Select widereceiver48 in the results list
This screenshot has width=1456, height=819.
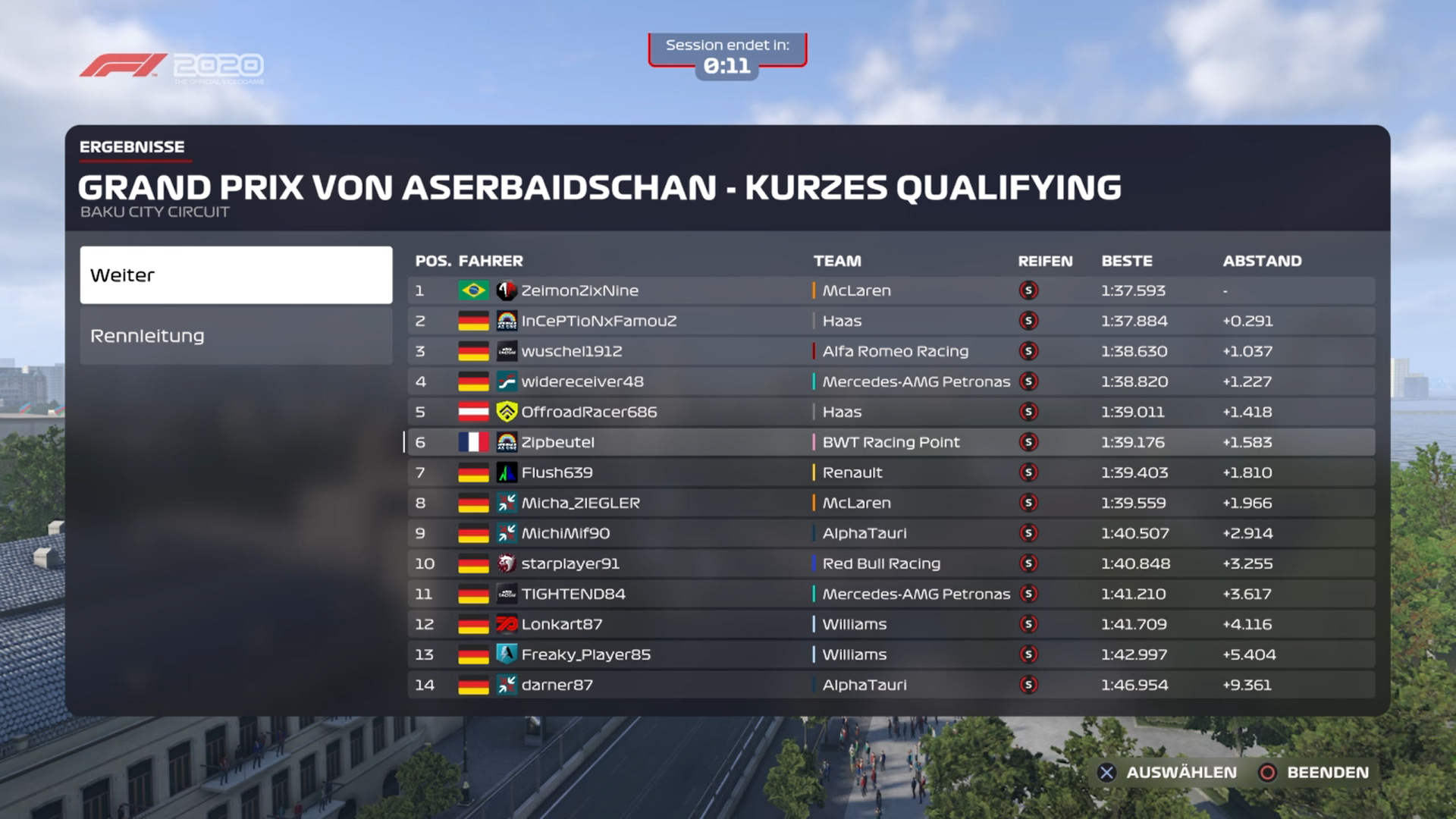click(x=890, y=381)
